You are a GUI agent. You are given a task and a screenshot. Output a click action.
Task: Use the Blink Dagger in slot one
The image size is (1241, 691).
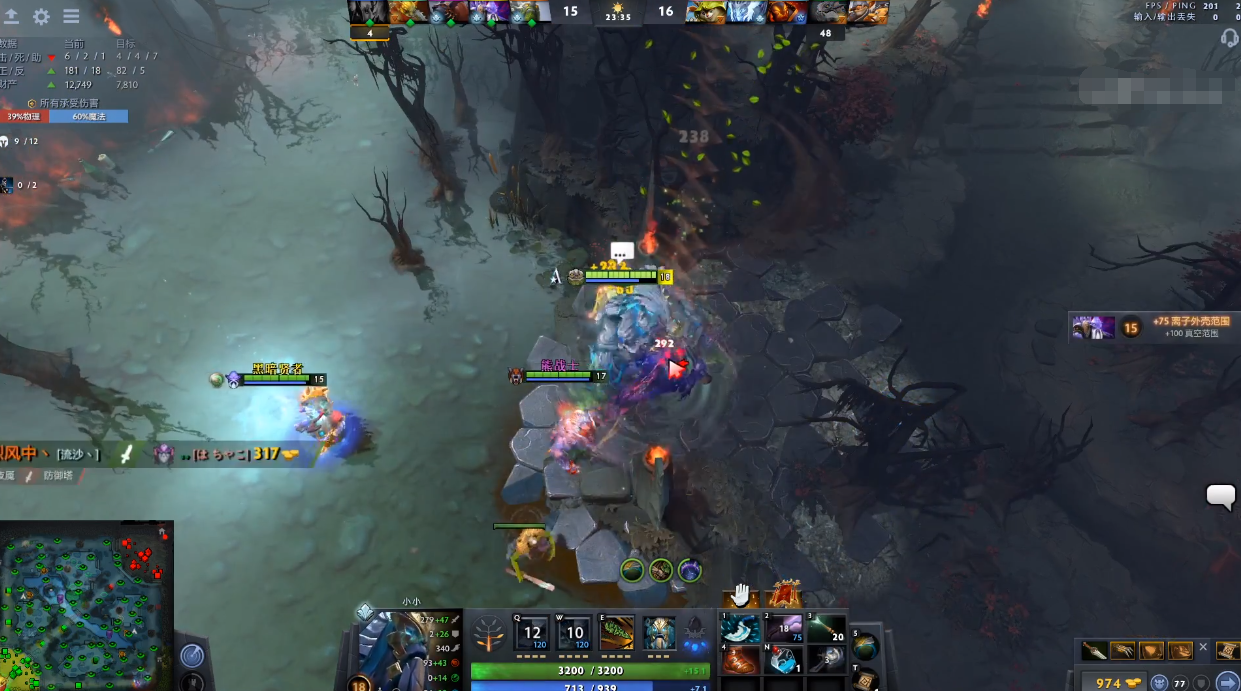click(x=741, y=629)
